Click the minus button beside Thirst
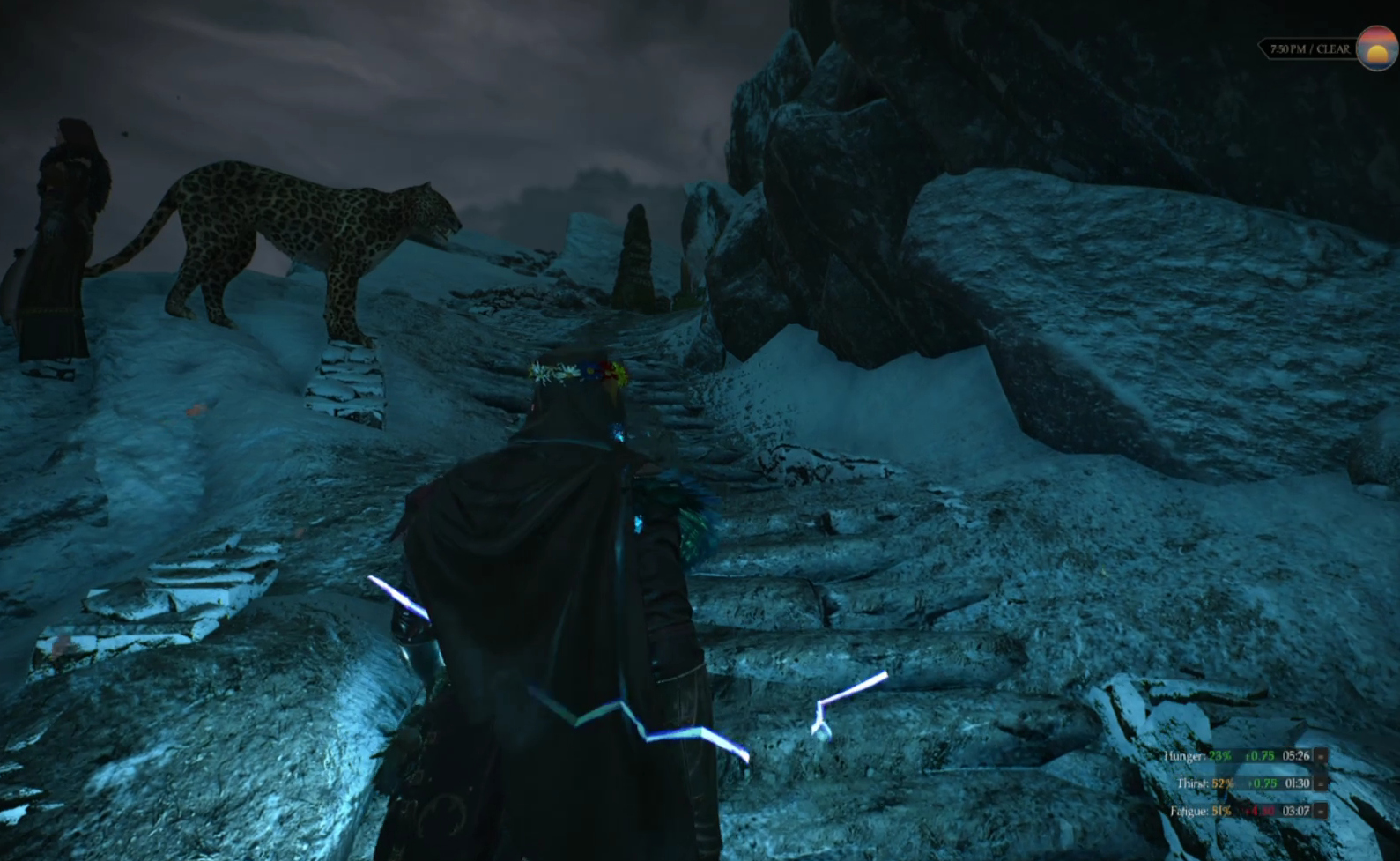 [x=1321, y=783]
